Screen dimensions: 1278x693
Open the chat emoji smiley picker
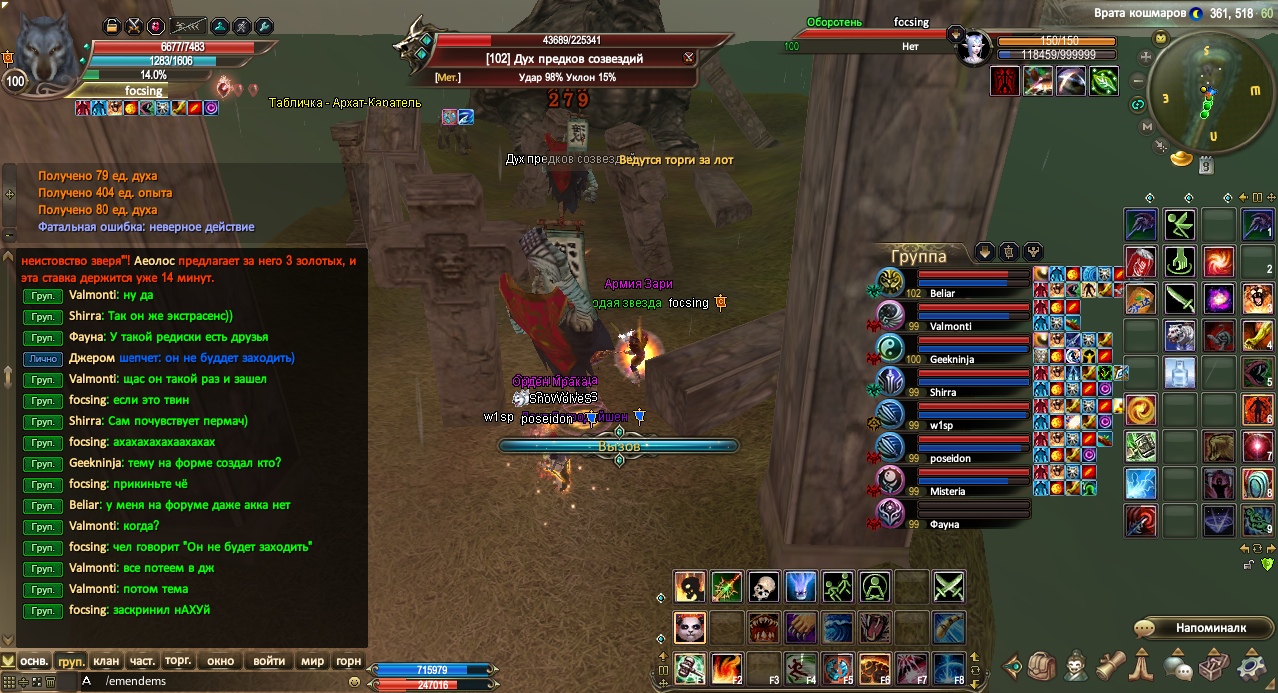[354, 681]
